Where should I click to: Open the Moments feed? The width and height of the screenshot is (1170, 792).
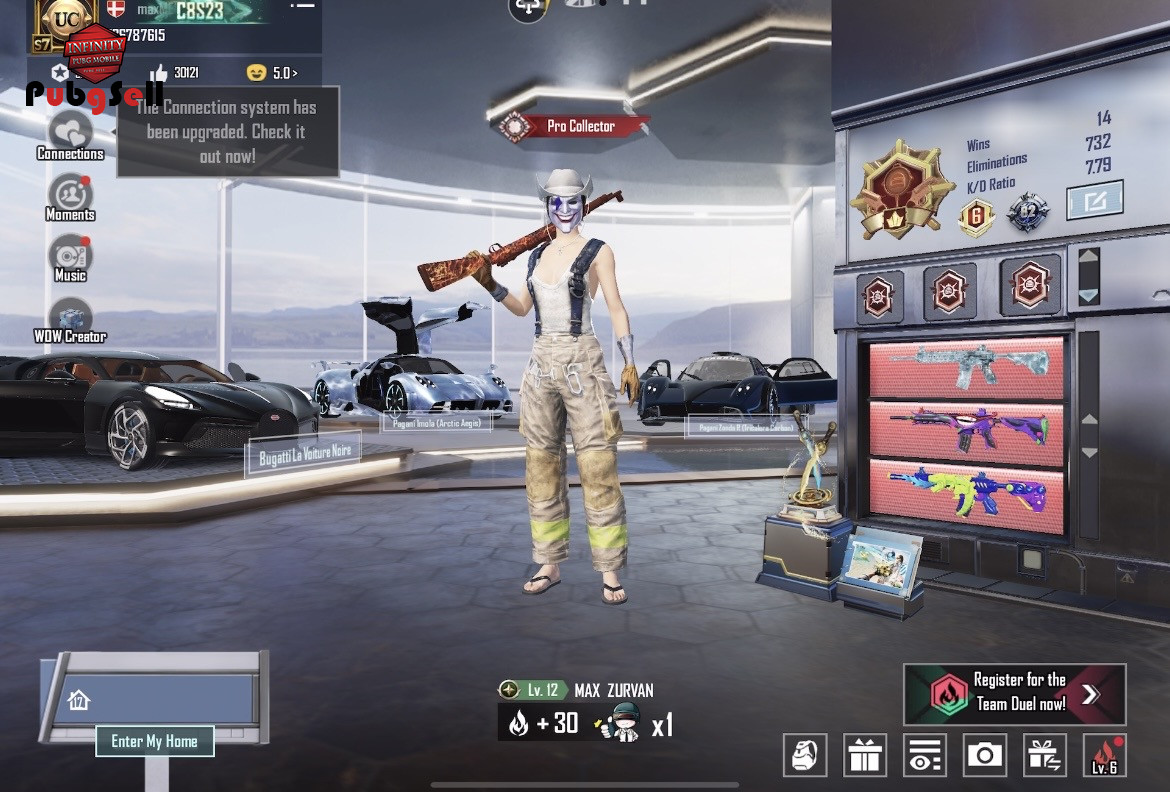(x=70, y=196)
